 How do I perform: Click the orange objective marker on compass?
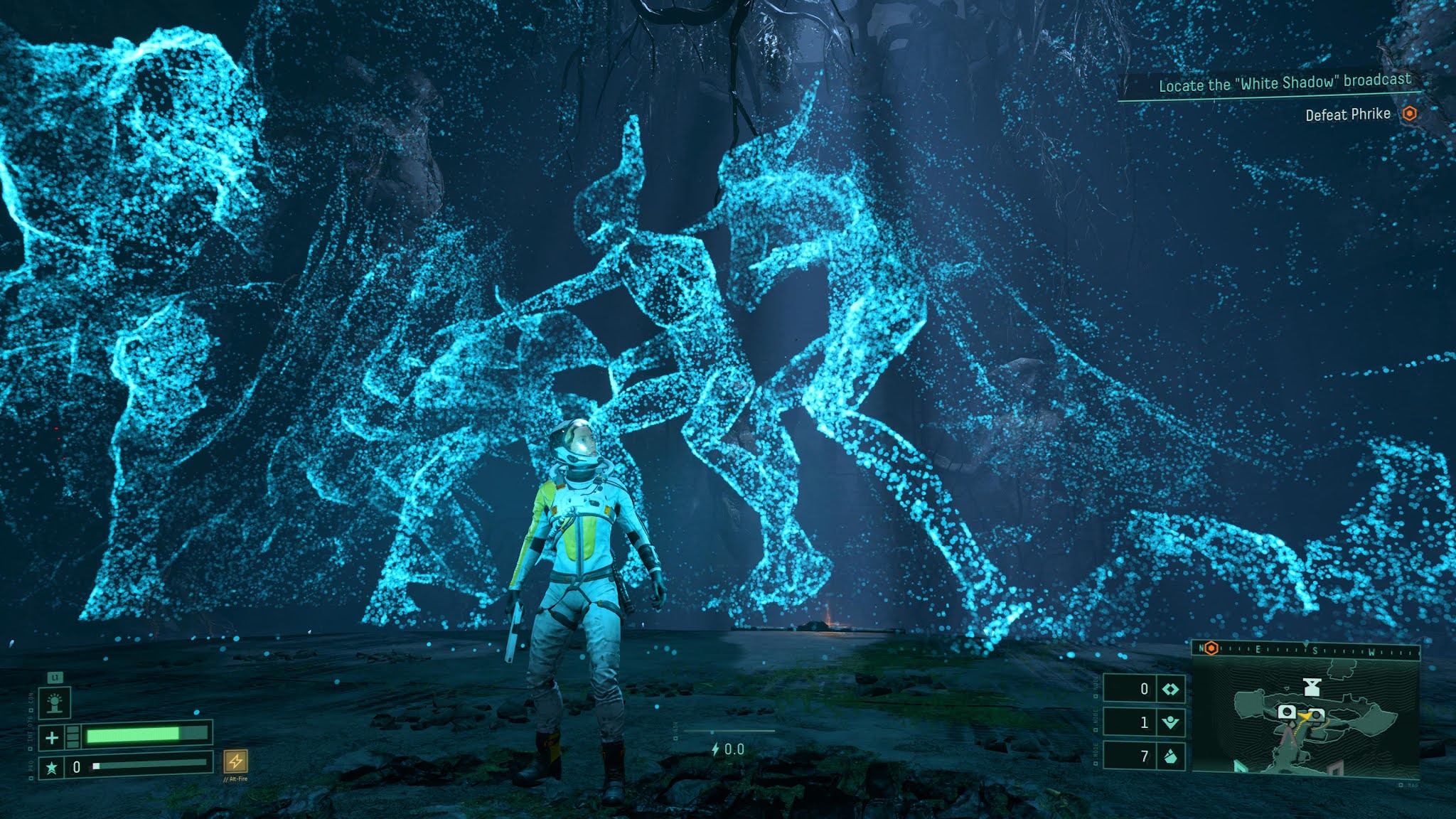point(1211,648)
